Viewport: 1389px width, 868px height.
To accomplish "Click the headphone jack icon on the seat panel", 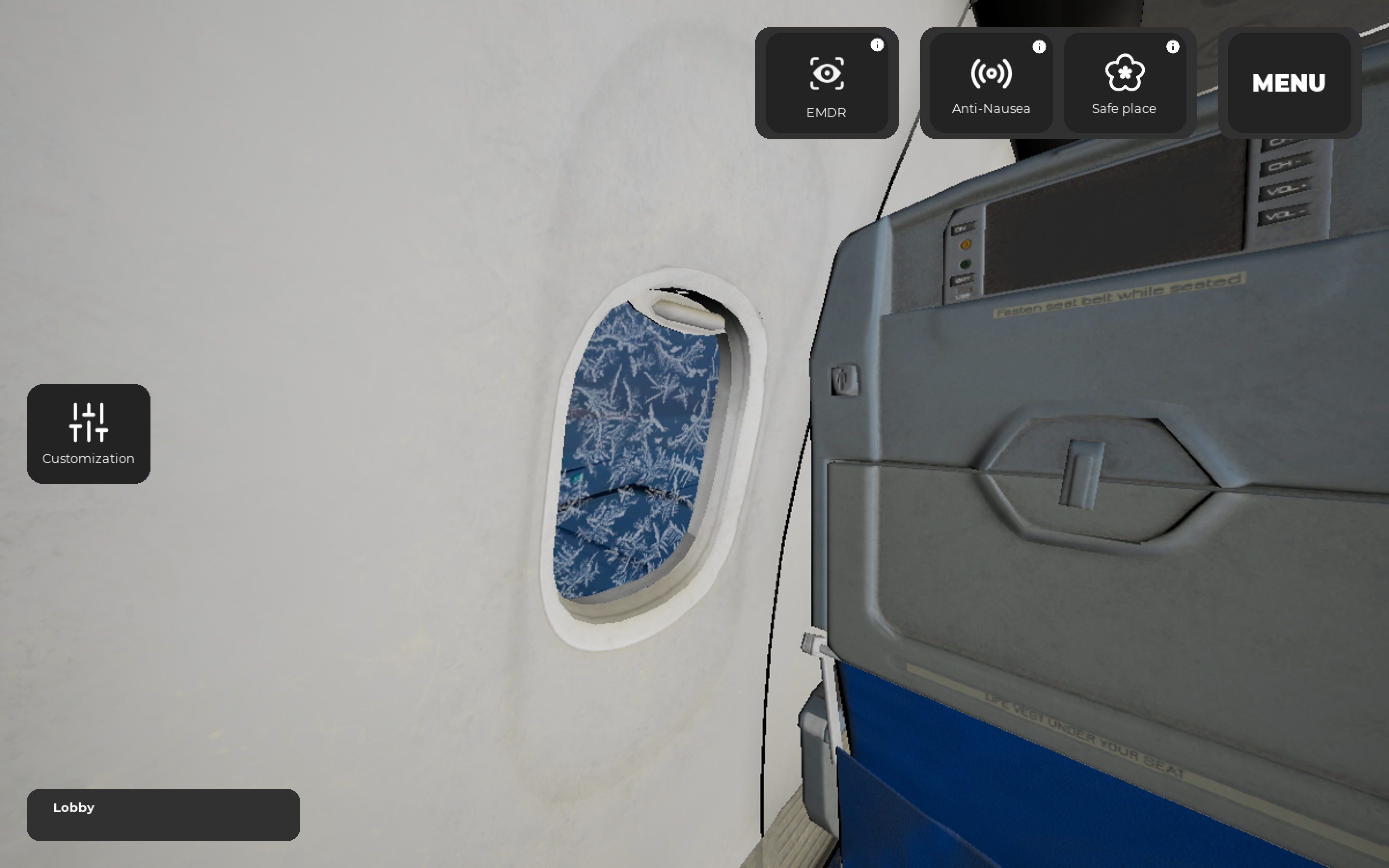I will (845, 380).
